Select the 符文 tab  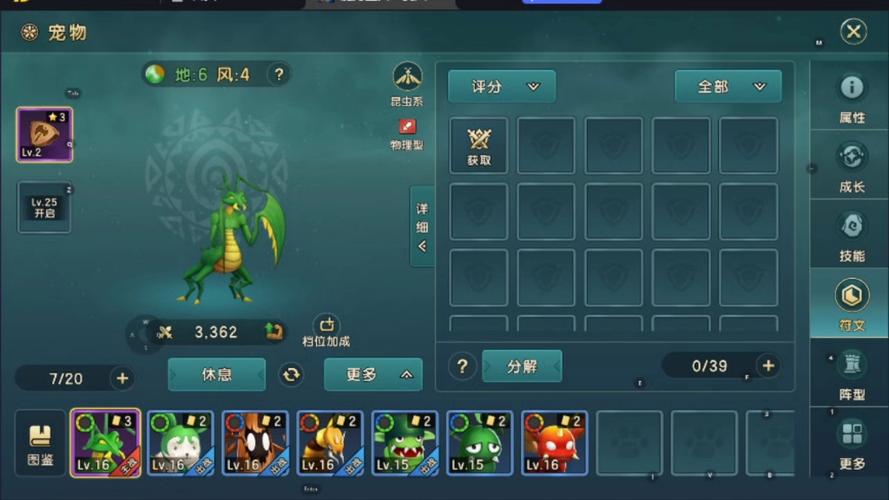[x=851, y=304]
